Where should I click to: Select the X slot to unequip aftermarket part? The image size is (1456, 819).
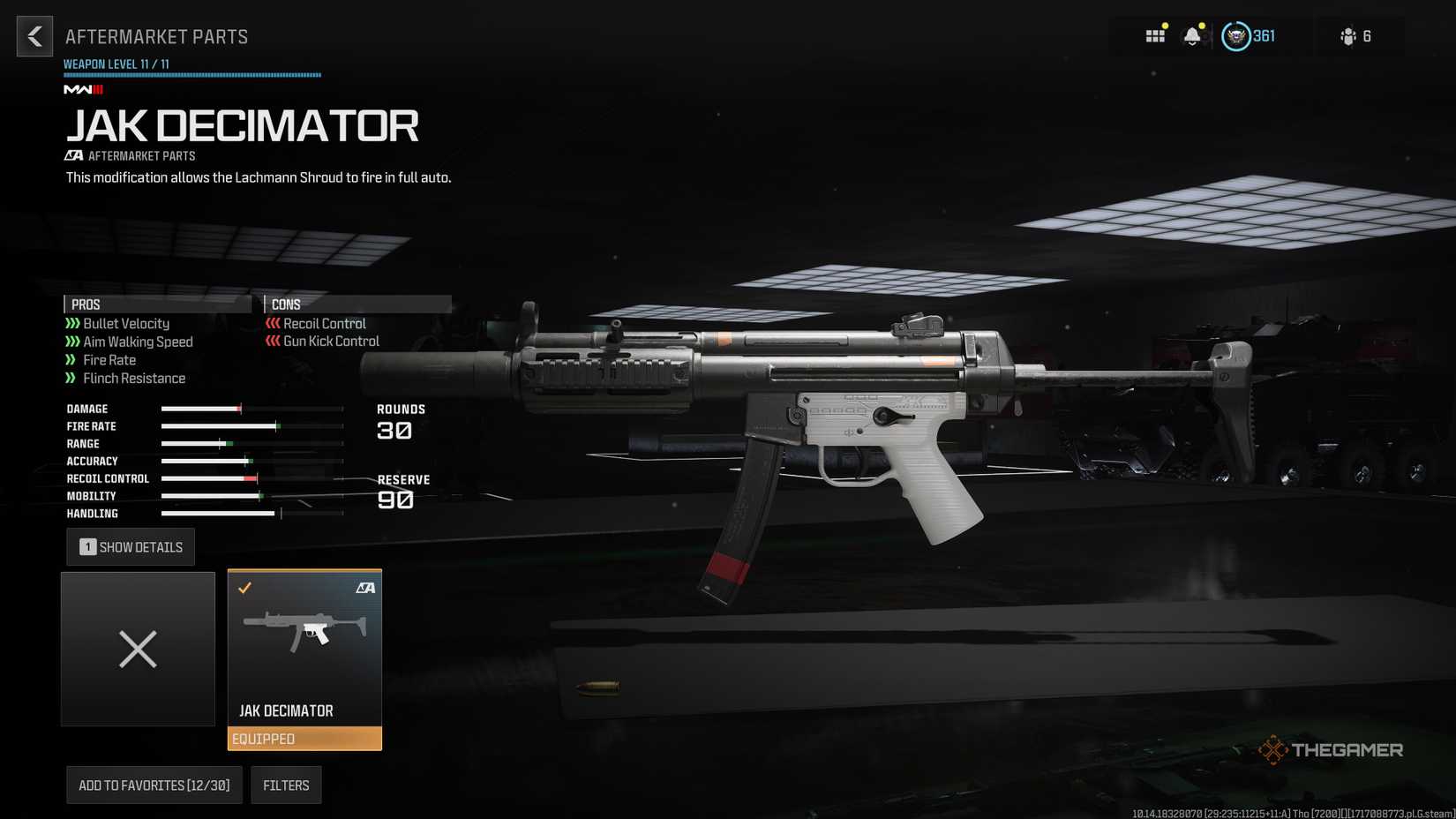point(138,650)
